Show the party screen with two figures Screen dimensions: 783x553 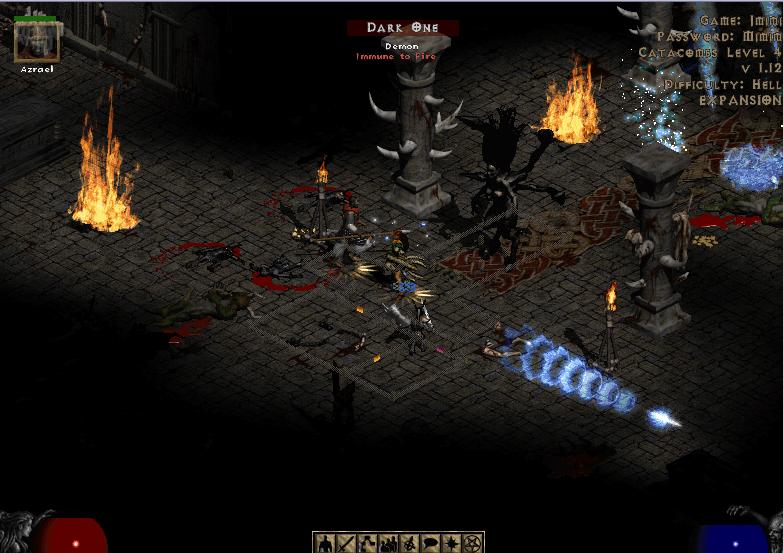point(388,543)
